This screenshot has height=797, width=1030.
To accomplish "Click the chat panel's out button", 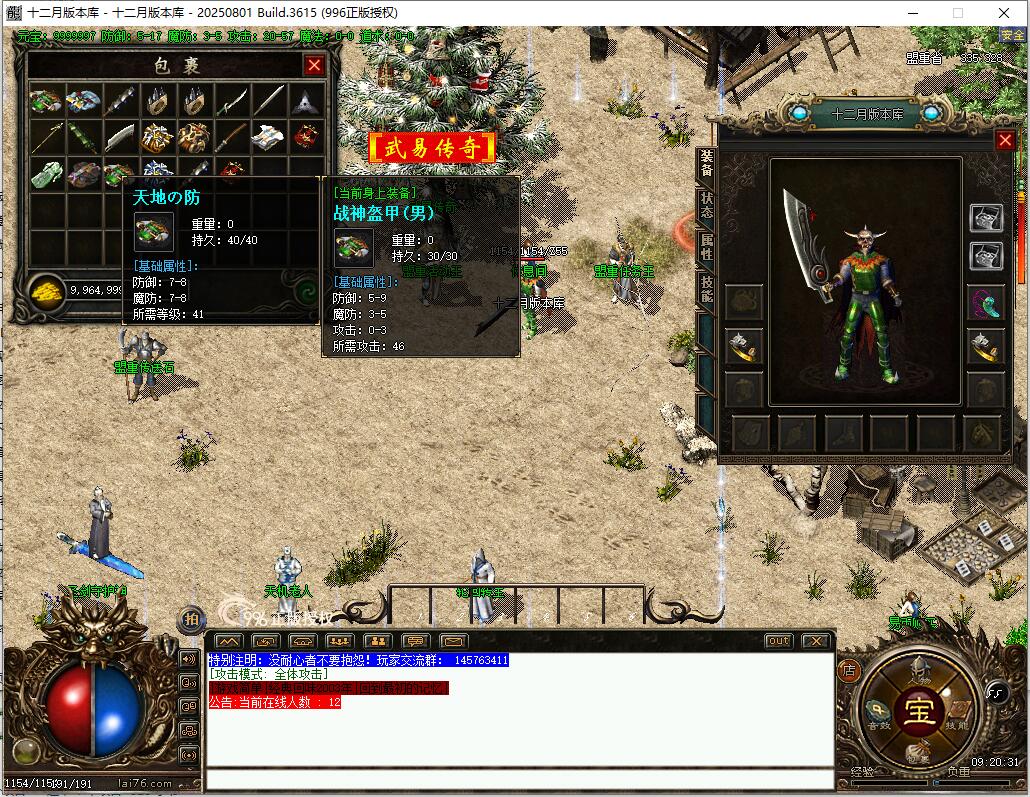I will [778, 641].
